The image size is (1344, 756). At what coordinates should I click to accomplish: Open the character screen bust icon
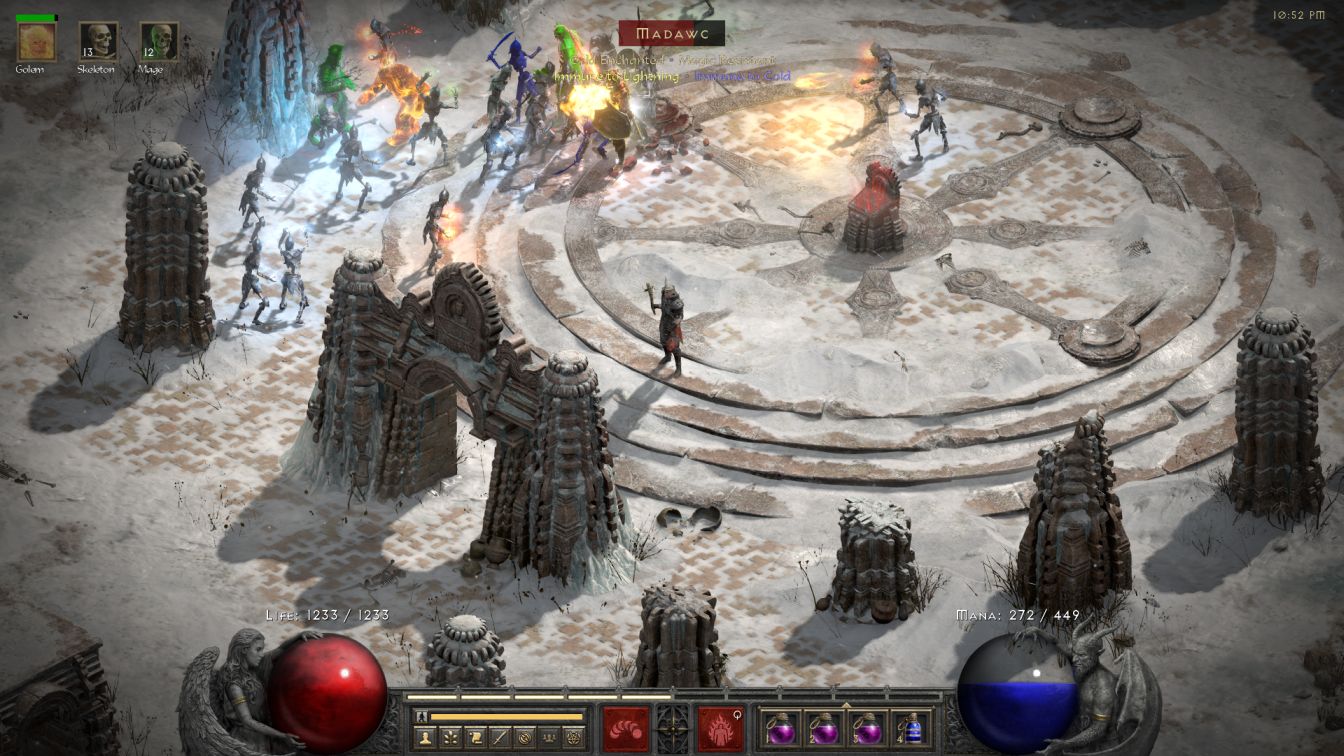pos(425,738)
